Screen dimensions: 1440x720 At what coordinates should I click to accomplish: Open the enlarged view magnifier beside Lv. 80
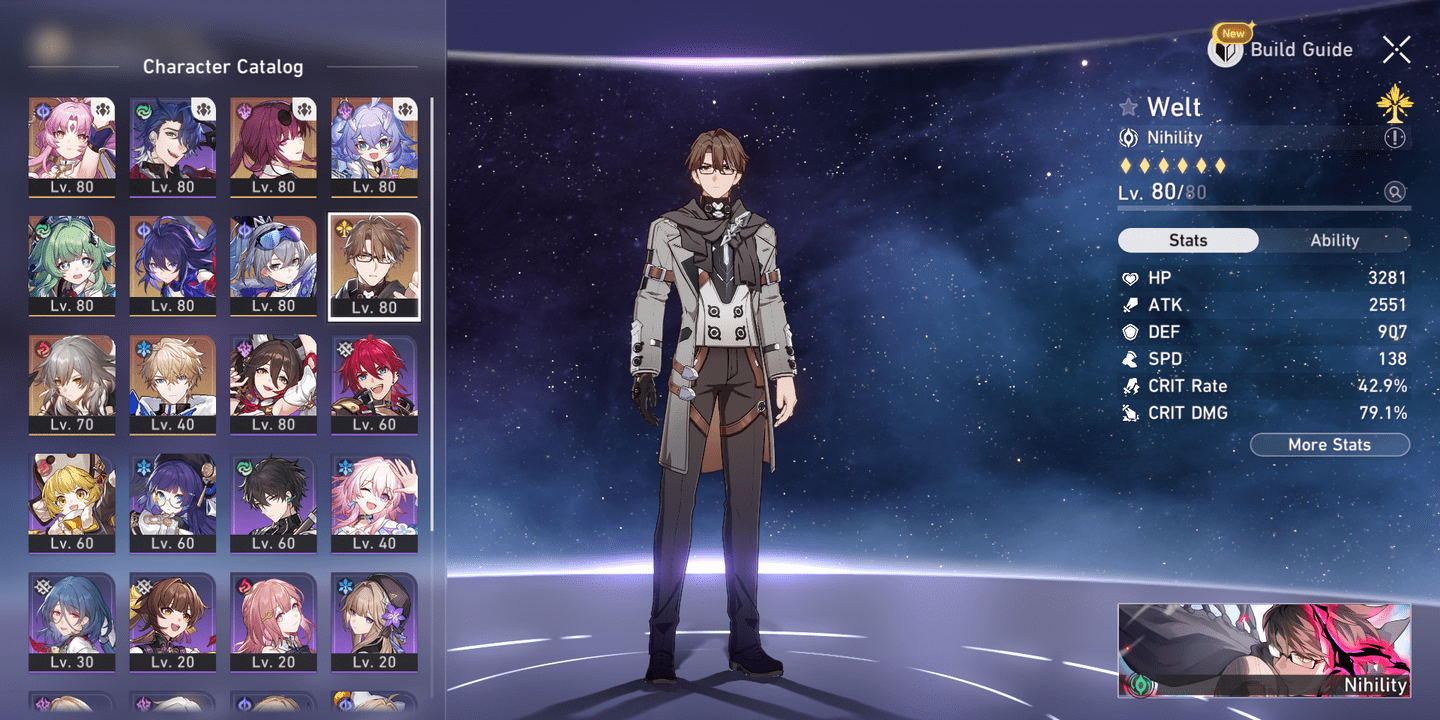pos(1395,191)
